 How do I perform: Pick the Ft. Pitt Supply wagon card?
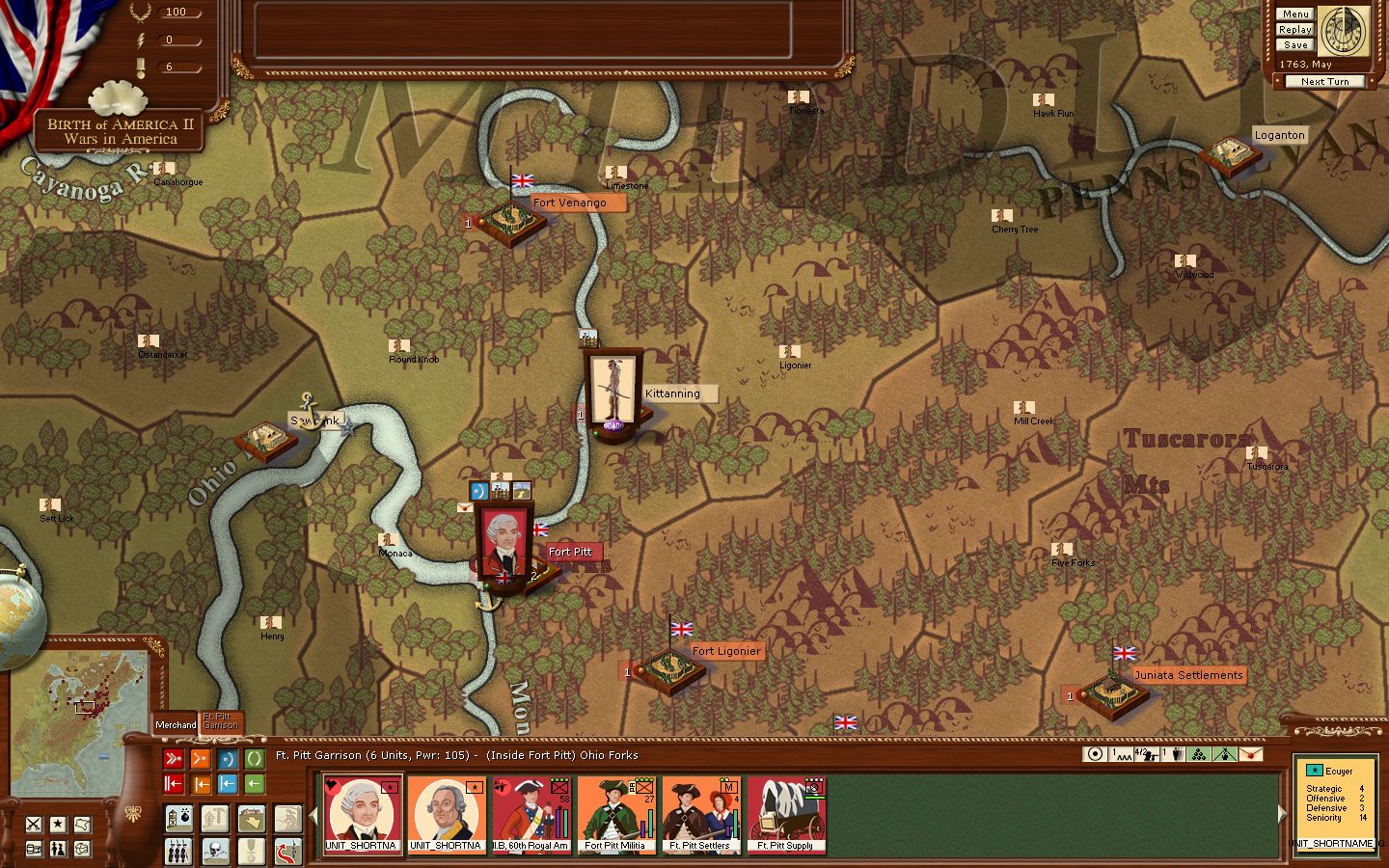pos(785,815)
